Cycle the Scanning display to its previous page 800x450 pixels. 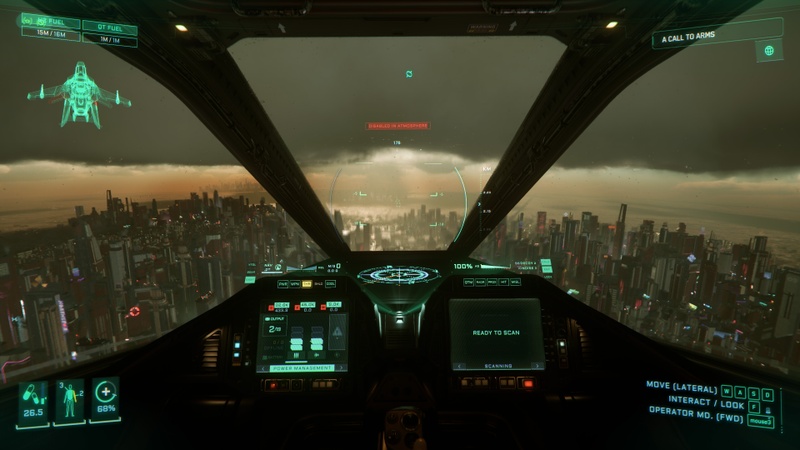click(x=460, y=366)
